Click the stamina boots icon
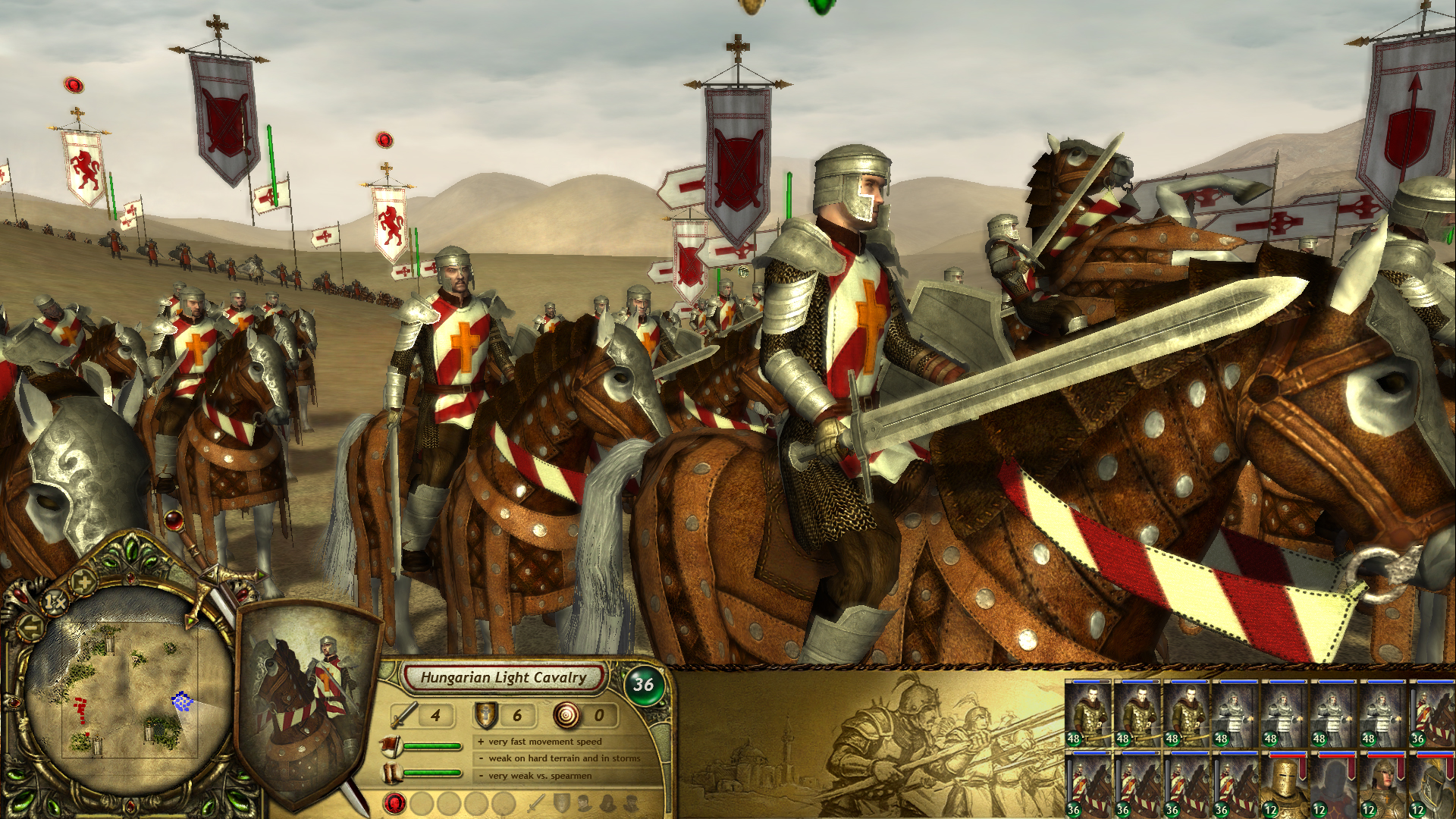 tap(392, 773)
